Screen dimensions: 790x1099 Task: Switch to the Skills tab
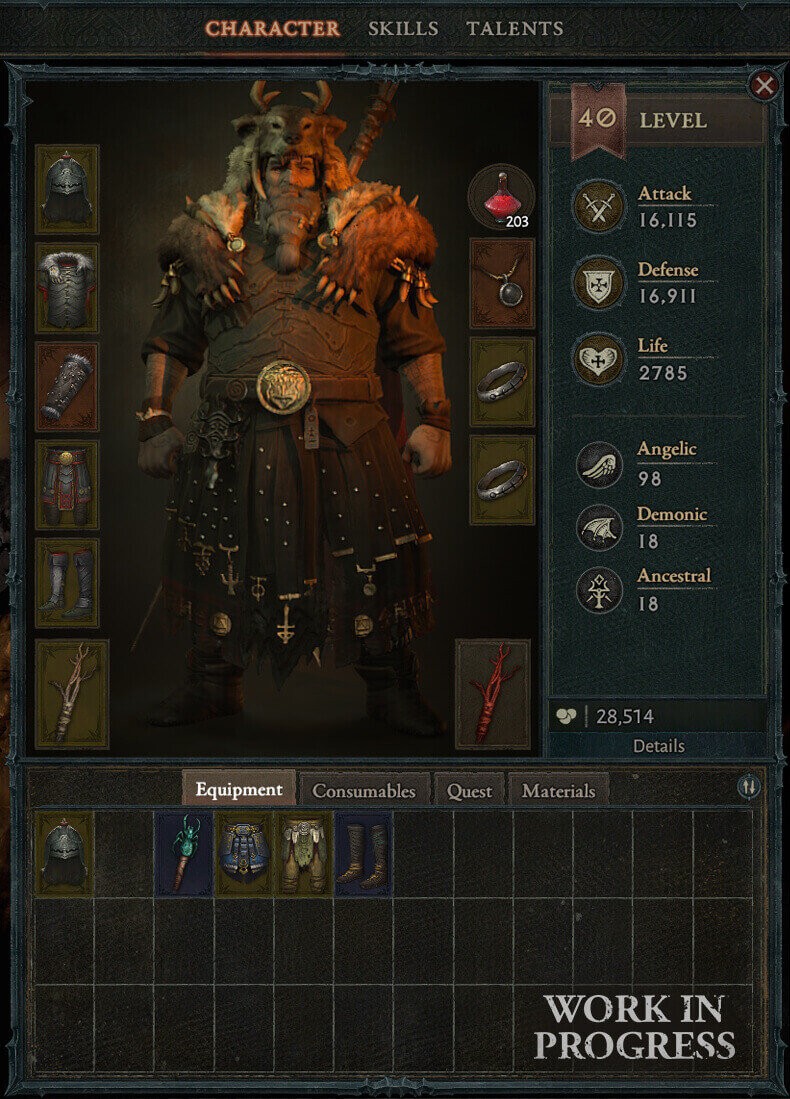pyautogui.click(x=403, y=28)
